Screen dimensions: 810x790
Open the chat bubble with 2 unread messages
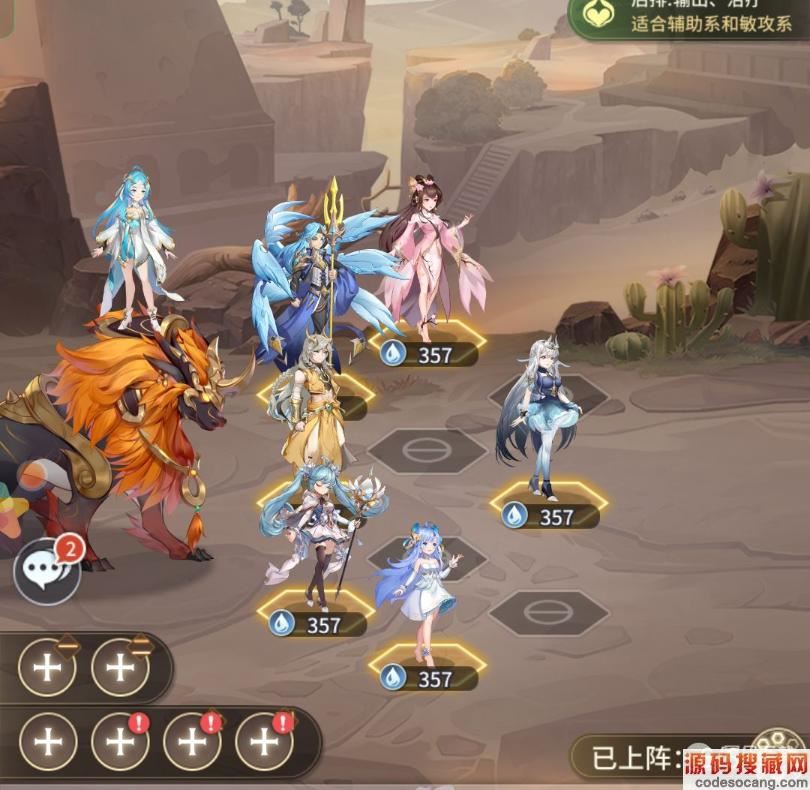click(x=47, y=571)
